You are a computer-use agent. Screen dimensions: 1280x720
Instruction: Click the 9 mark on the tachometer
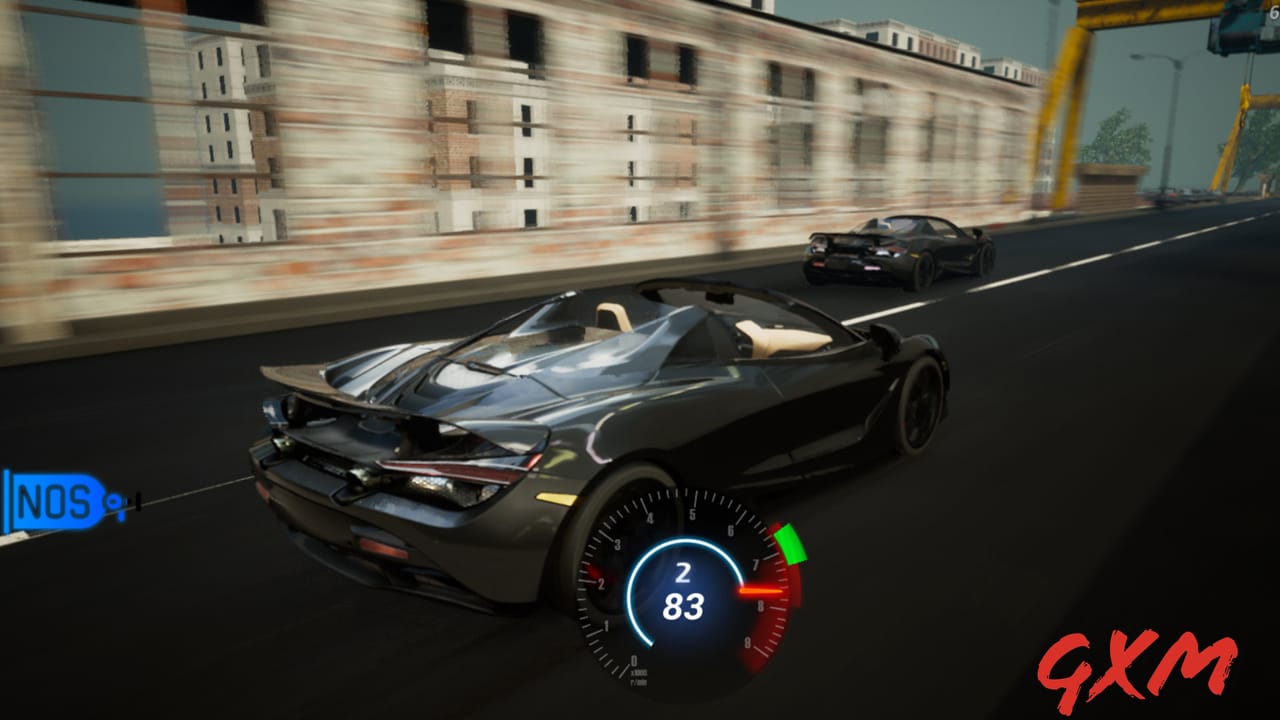[x=747, y=640]
